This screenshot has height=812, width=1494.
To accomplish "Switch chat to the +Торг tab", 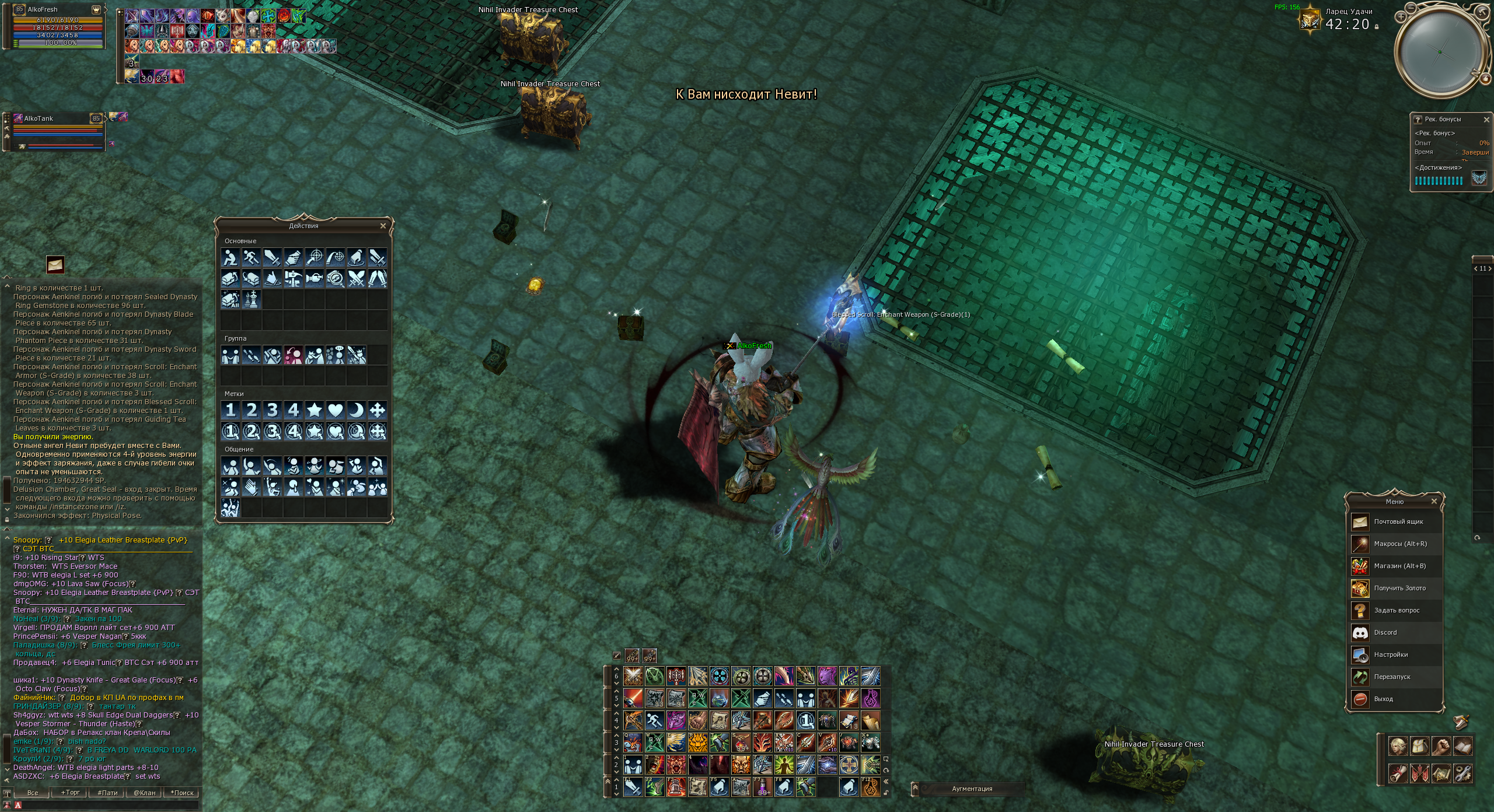I will [71, 793].
